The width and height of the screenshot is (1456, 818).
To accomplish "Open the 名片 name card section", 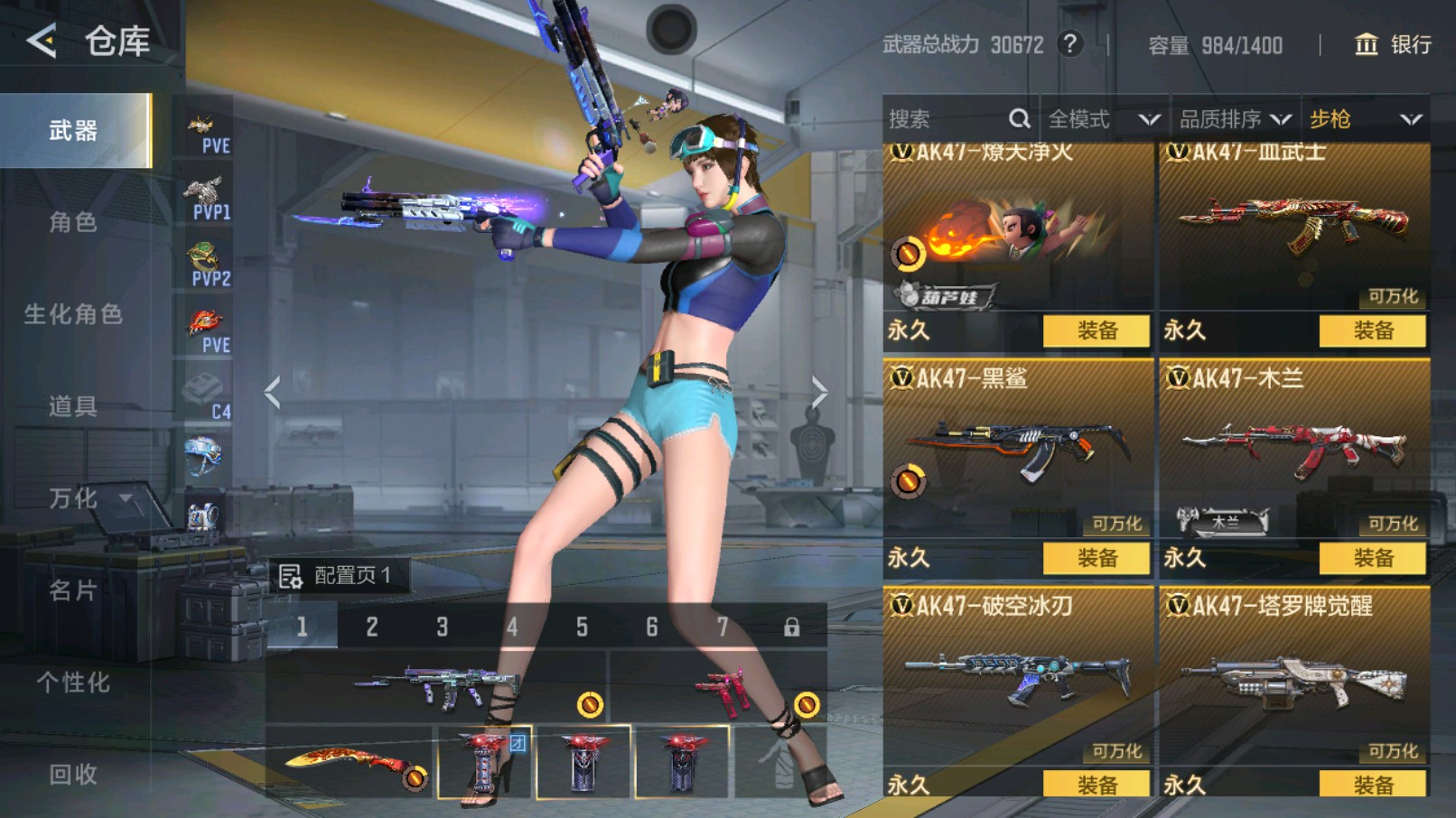I will (x=73, y=590).
